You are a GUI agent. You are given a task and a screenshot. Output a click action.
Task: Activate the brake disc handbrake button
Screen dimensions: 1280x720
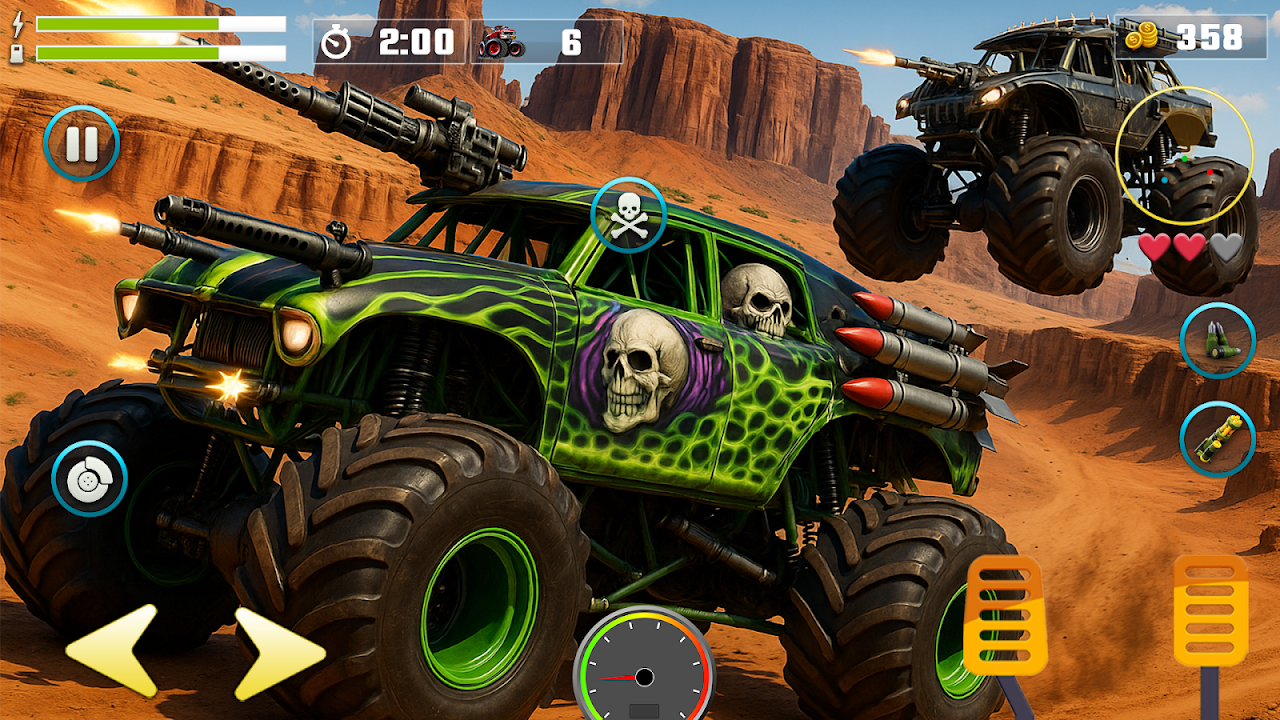tap(89, 479)
